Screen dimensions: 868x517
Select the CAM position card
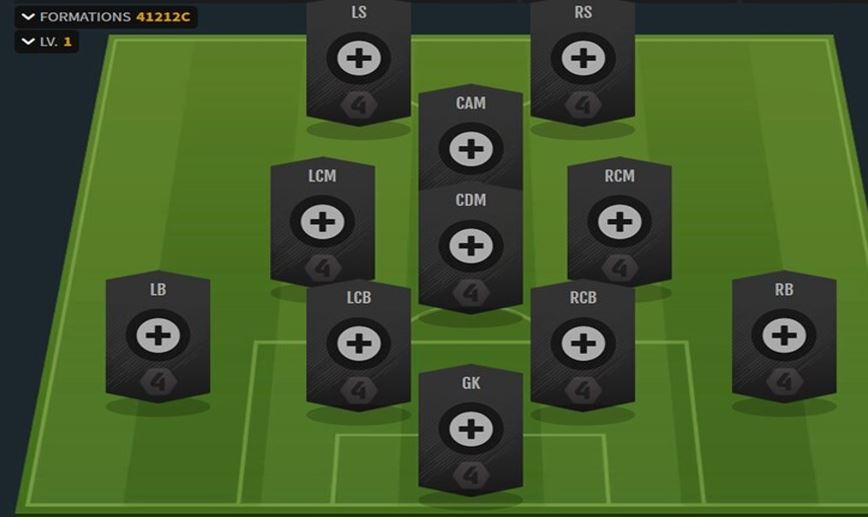(x=470, y=149)
